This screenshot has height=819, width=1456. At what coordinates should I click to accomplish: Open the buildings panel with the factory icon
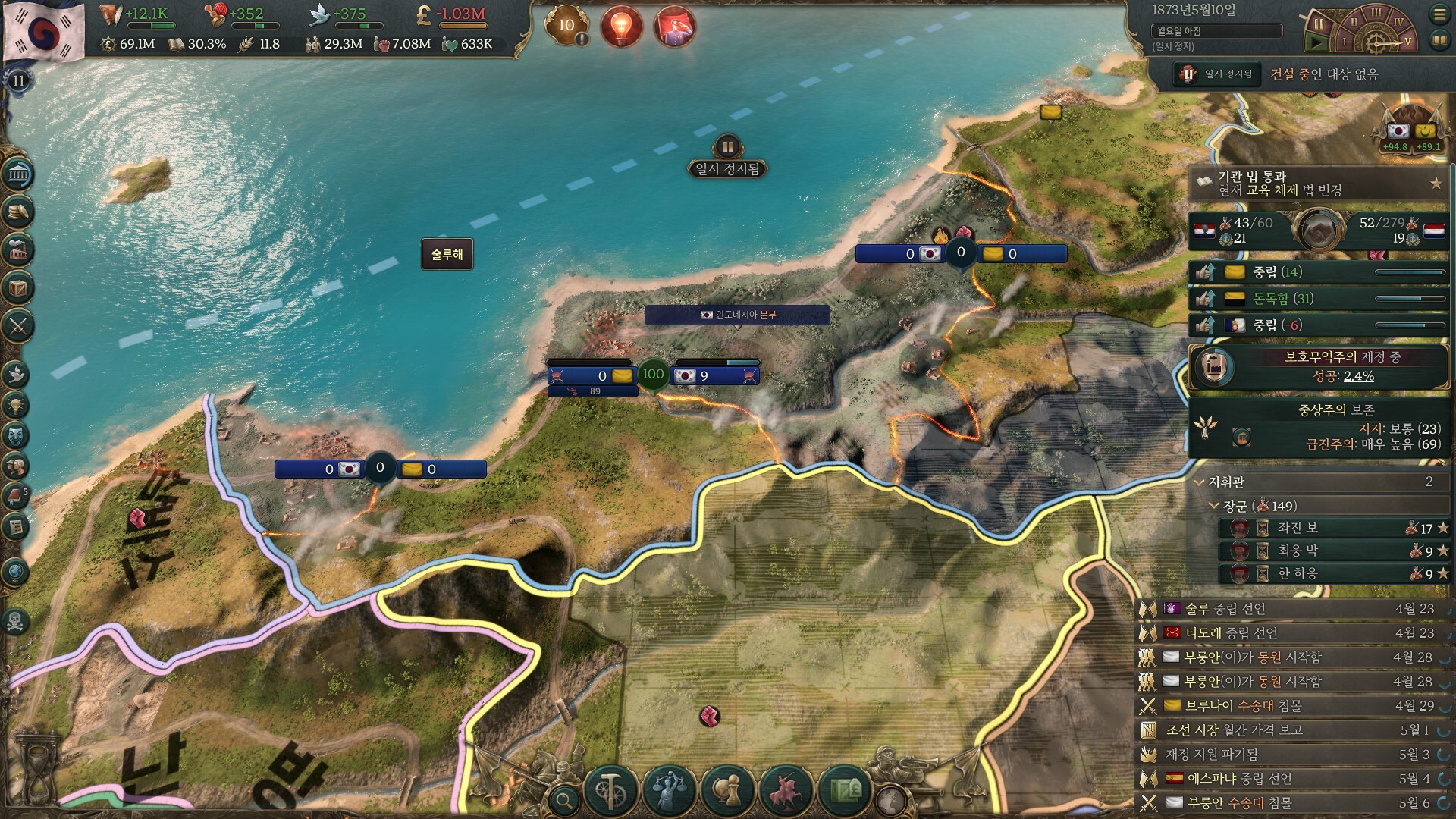17,251
